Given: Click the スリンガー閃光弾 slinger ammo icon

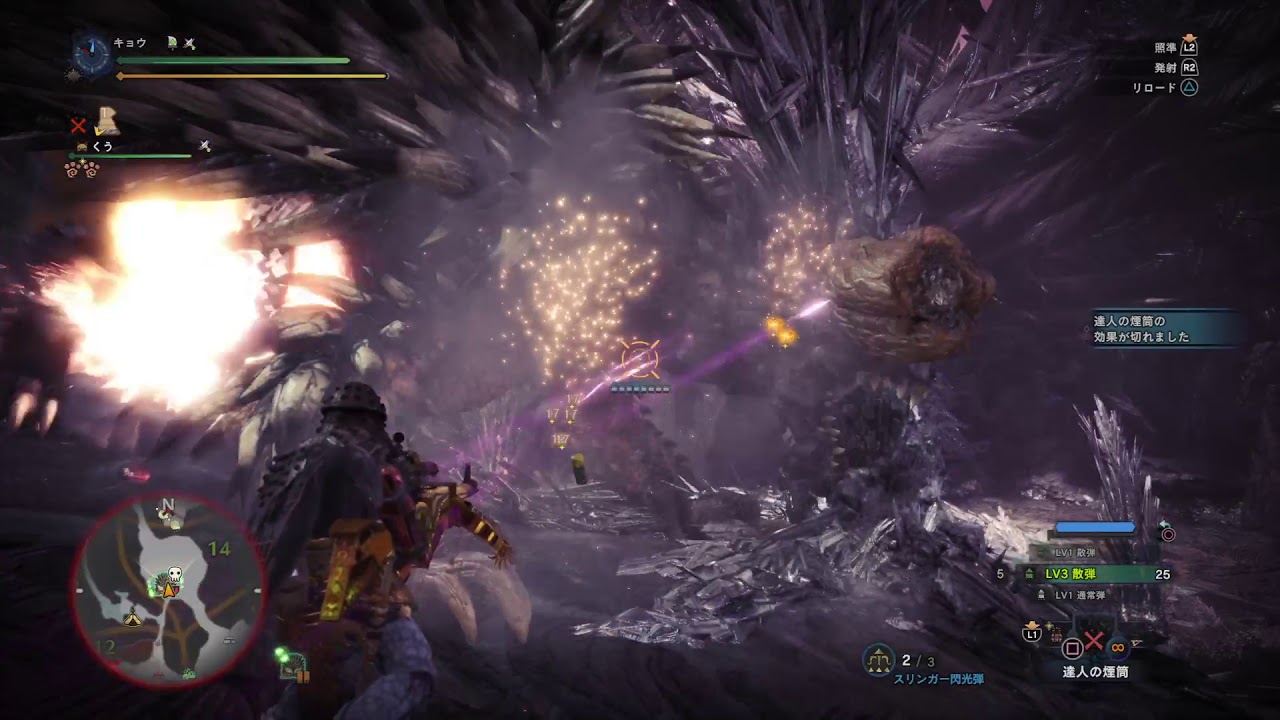Looking at the screenshot, I should [878, 660].
